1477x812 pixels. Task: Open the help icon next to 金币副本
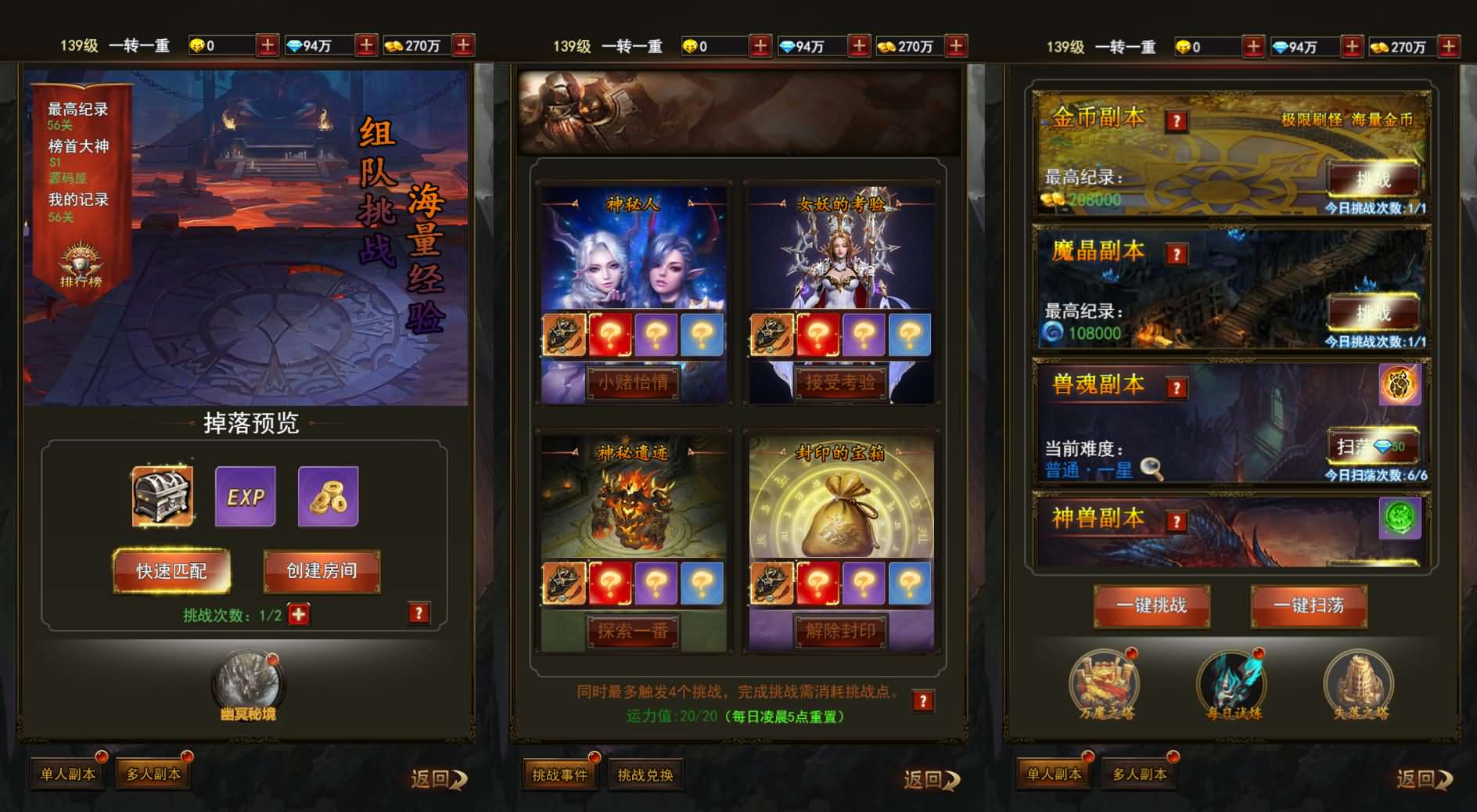click(x=1177, y=120)
